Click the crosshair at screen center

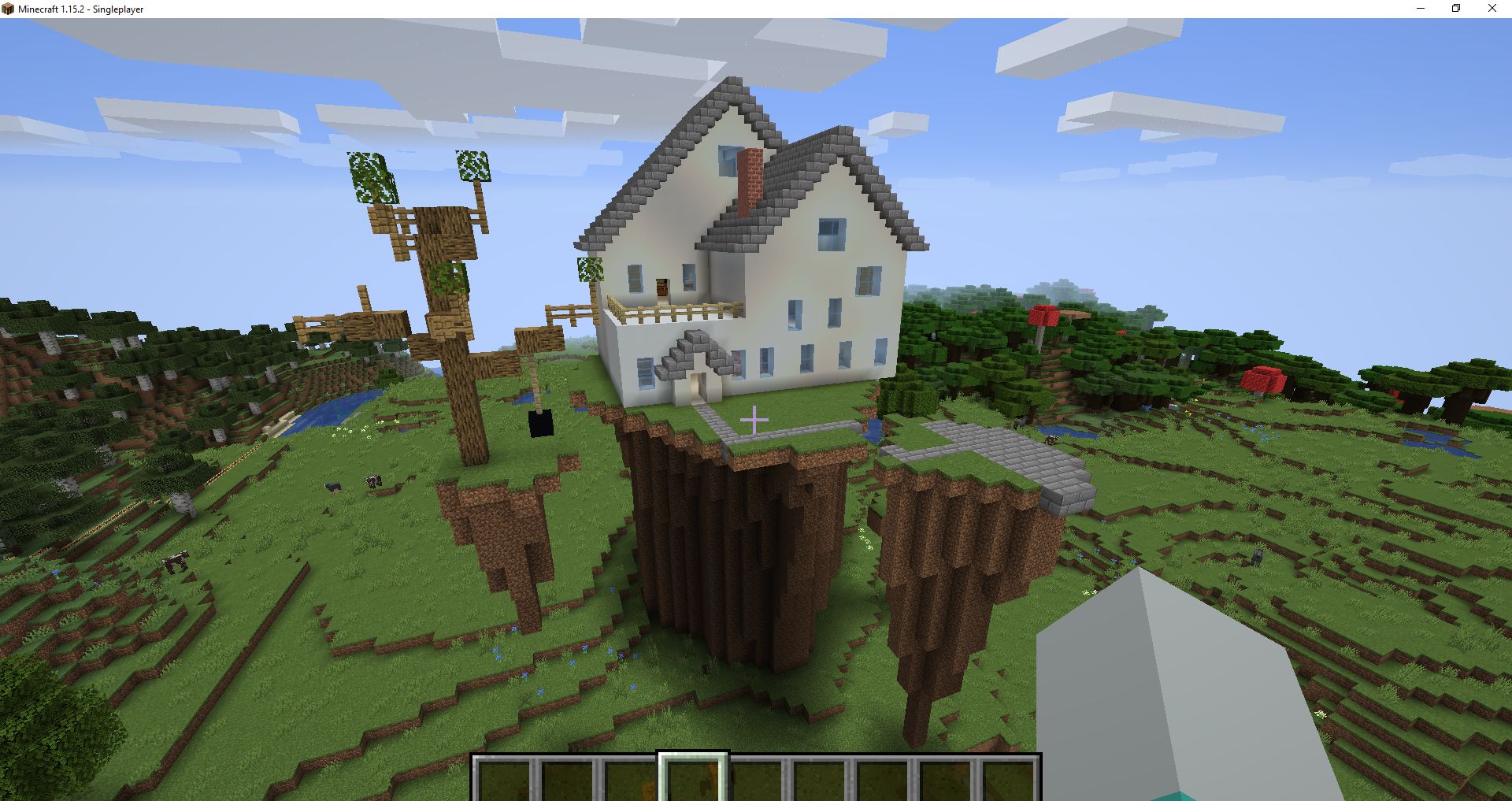coord(756,420)
